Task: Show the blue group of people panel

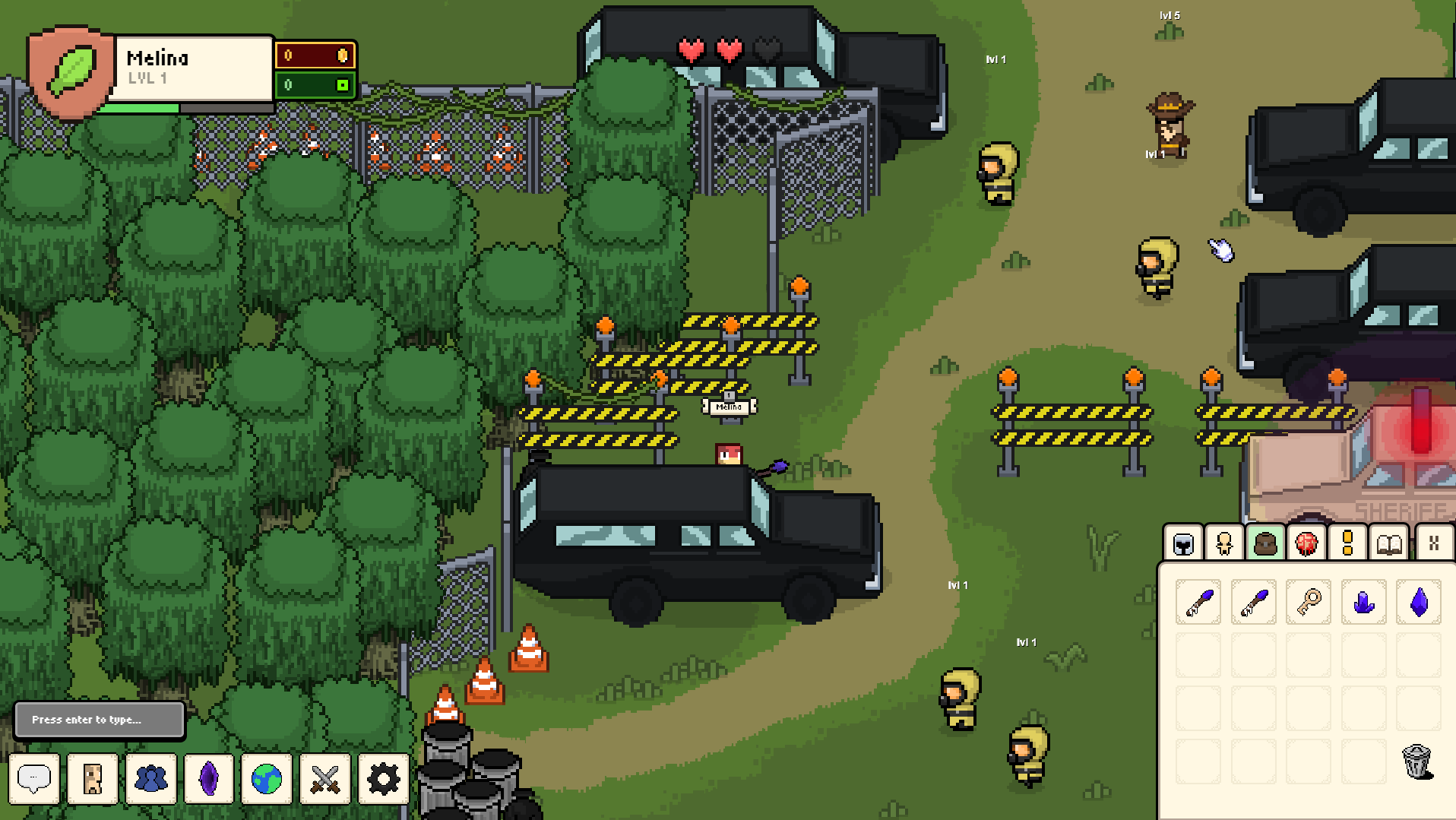Action: point(150,778)
